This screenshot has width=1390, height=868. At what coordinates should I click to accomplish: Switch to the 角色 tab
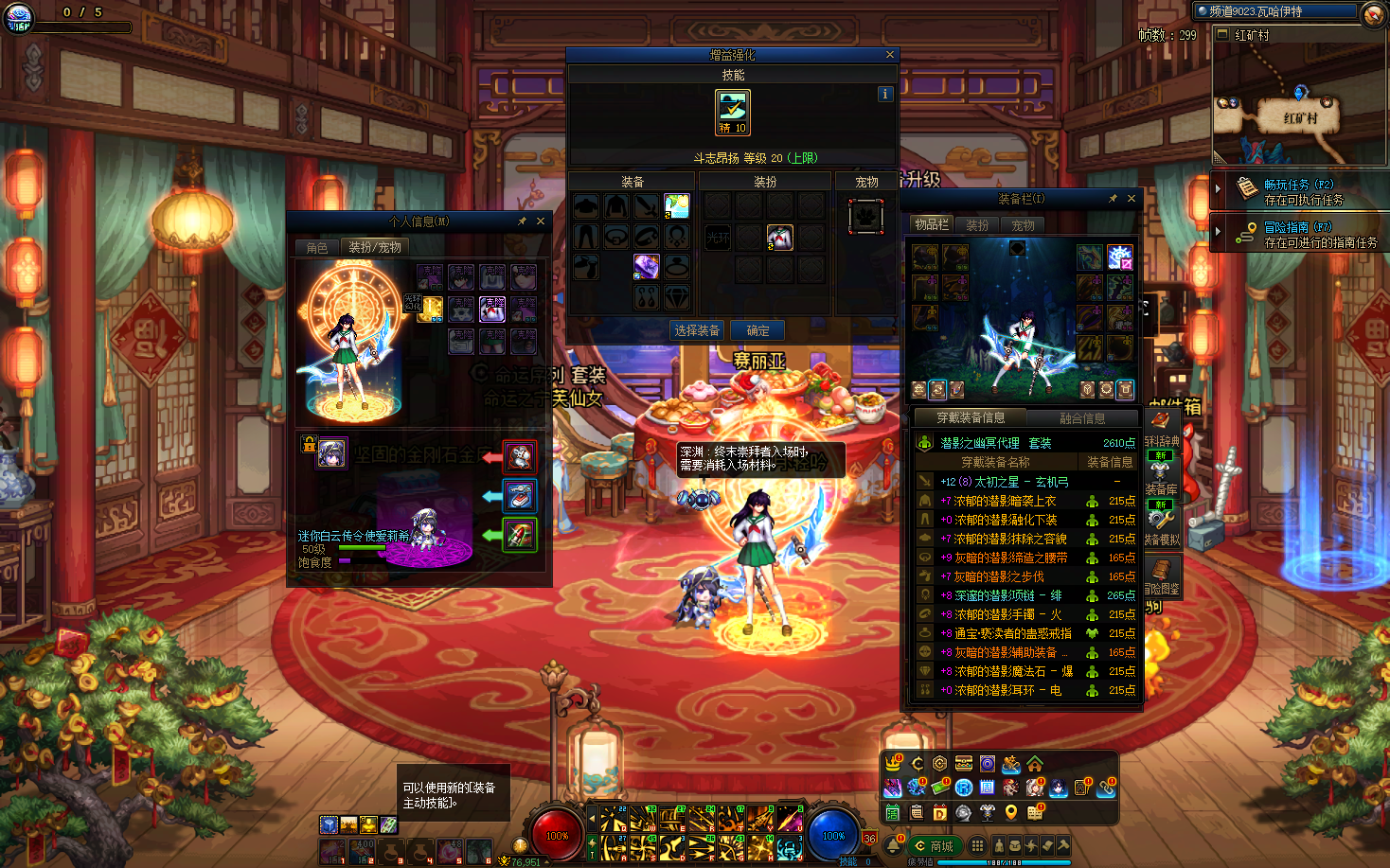tap(317, 247)
